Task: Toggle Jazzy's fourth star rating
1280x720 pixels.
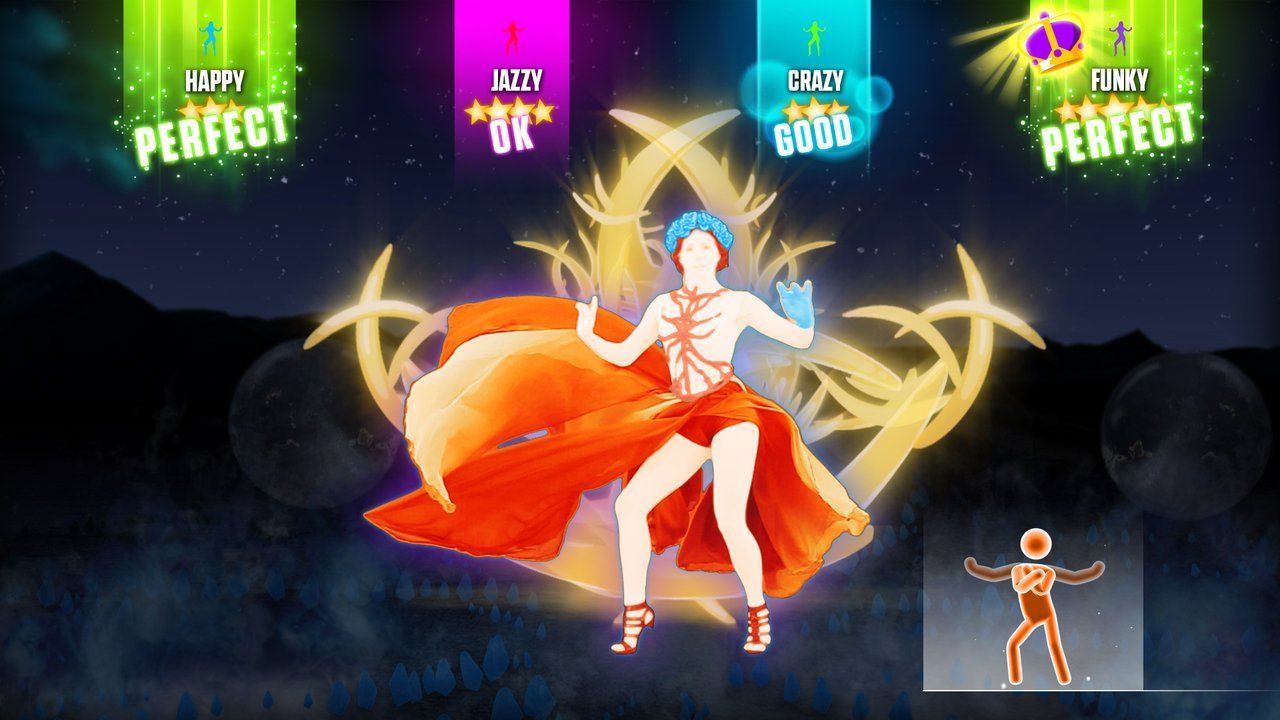Action: [545, 112]
